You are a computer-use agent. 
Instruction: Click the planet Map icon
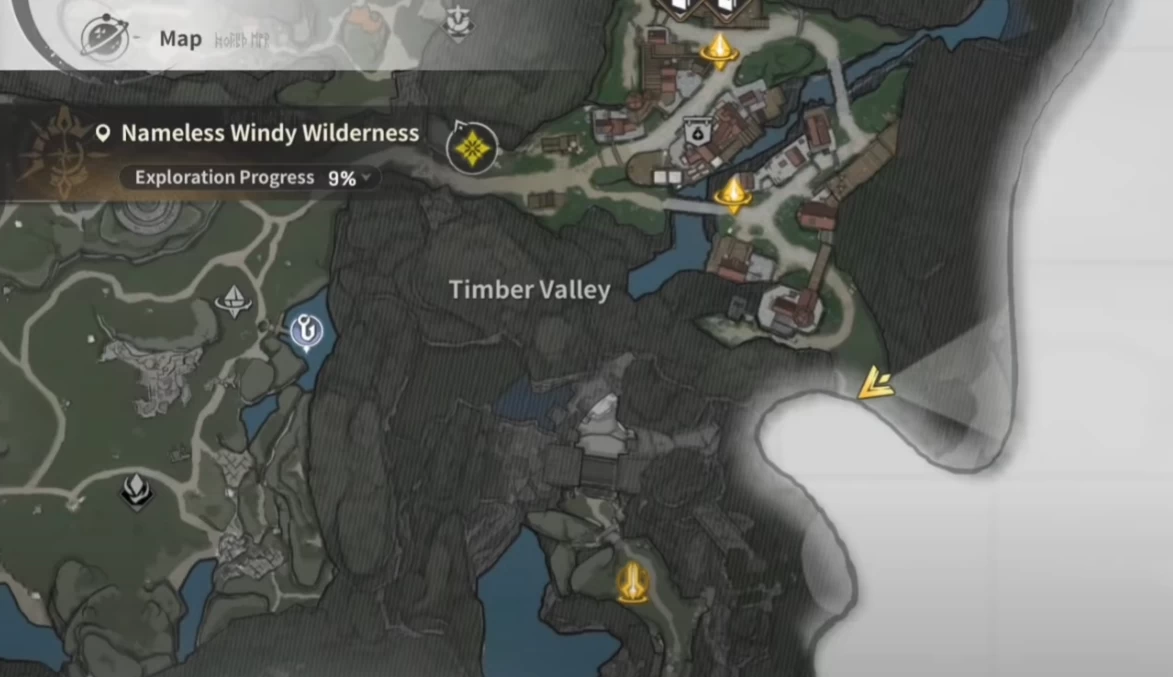pyautogui.click(x=103, y=38)
